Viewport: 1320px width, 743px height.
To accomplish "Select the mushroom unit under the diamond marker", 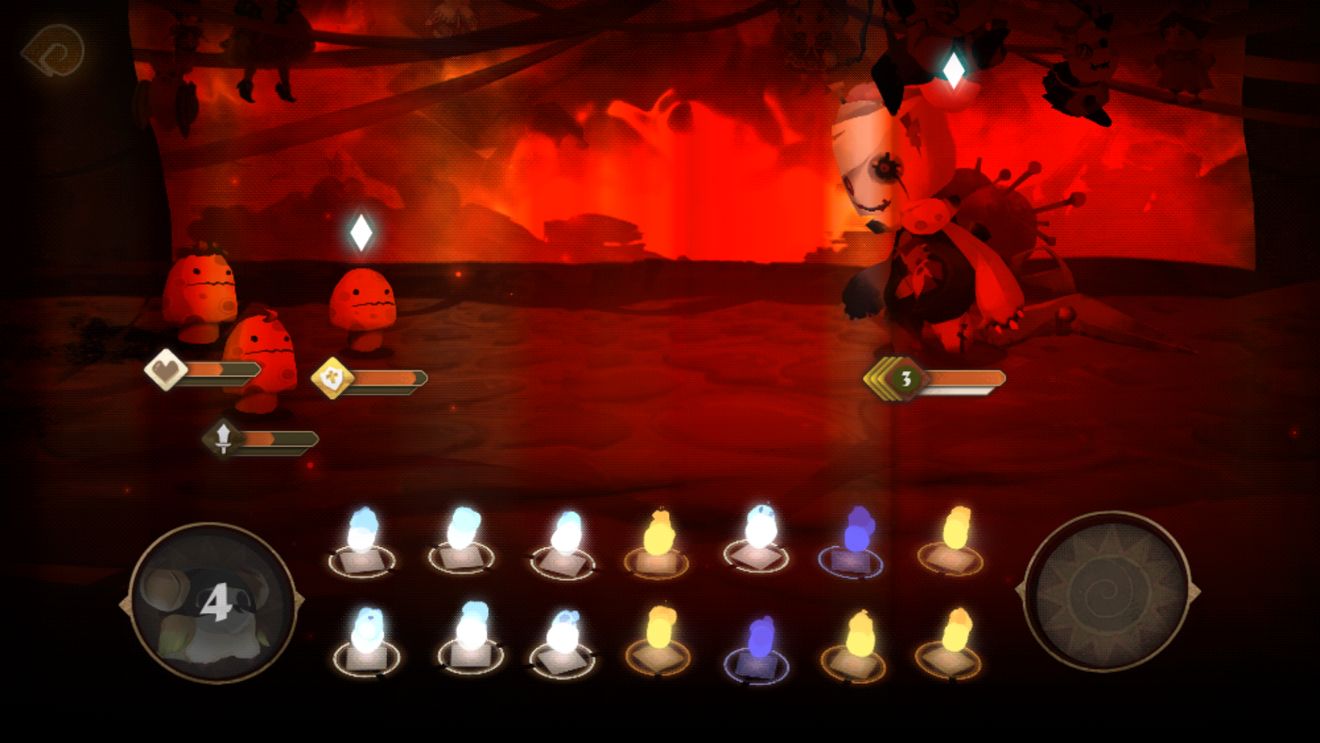I will click(x=362, y=305).
